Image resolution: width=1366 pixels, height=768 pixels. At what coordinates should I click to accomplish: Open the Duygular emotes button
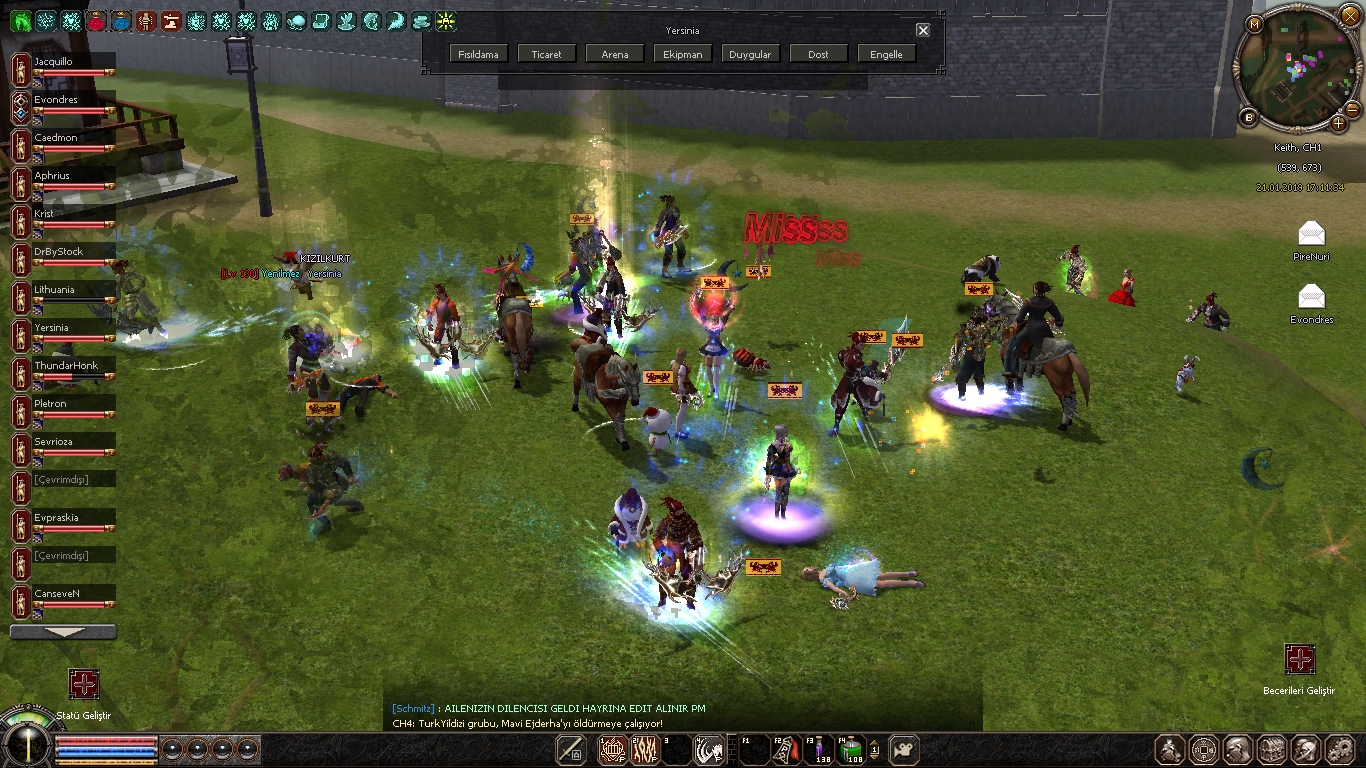click(x=750, y=54)
